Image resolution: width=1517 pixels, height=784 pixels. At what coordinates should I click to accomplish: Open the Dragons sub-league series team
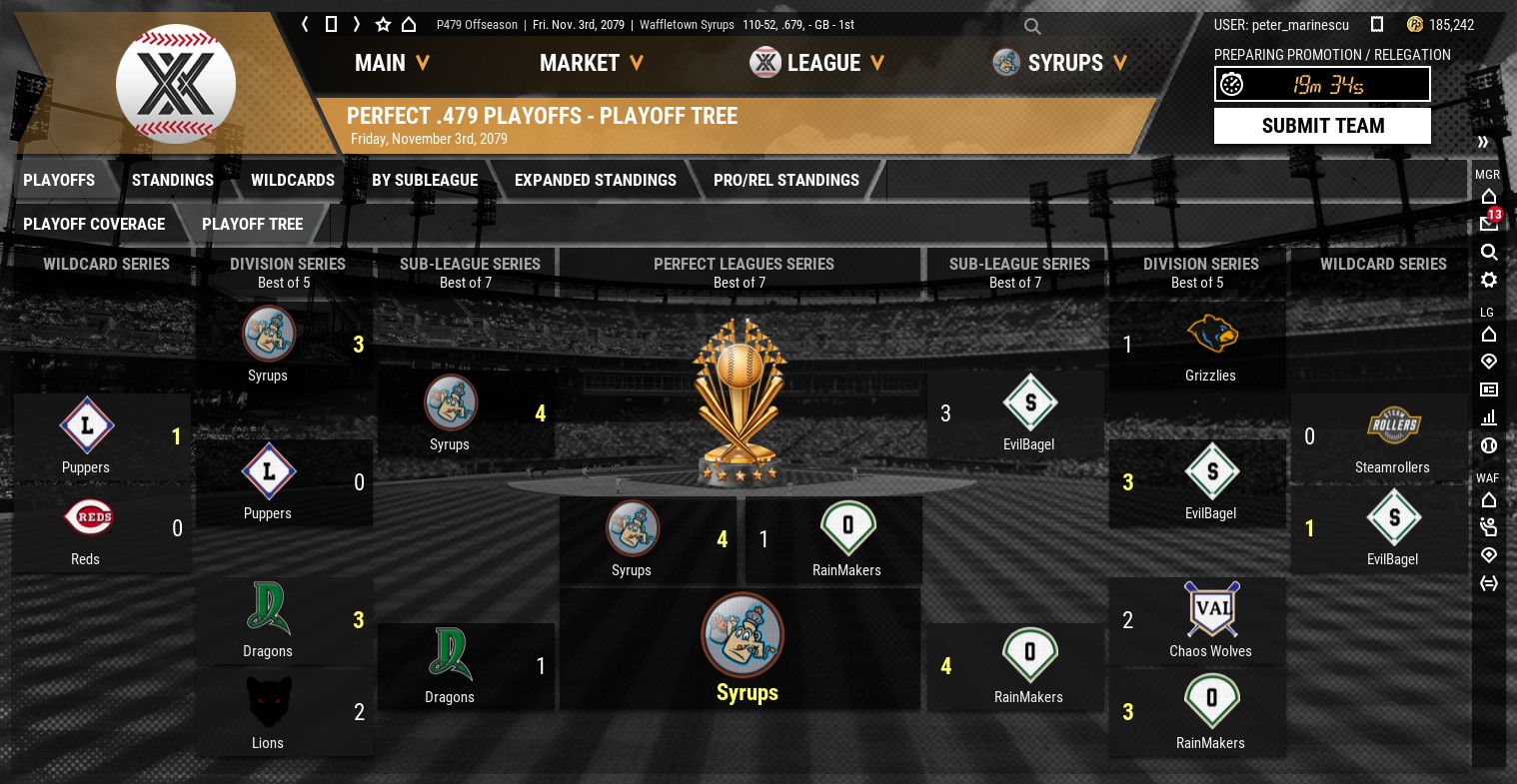[450, 665]
